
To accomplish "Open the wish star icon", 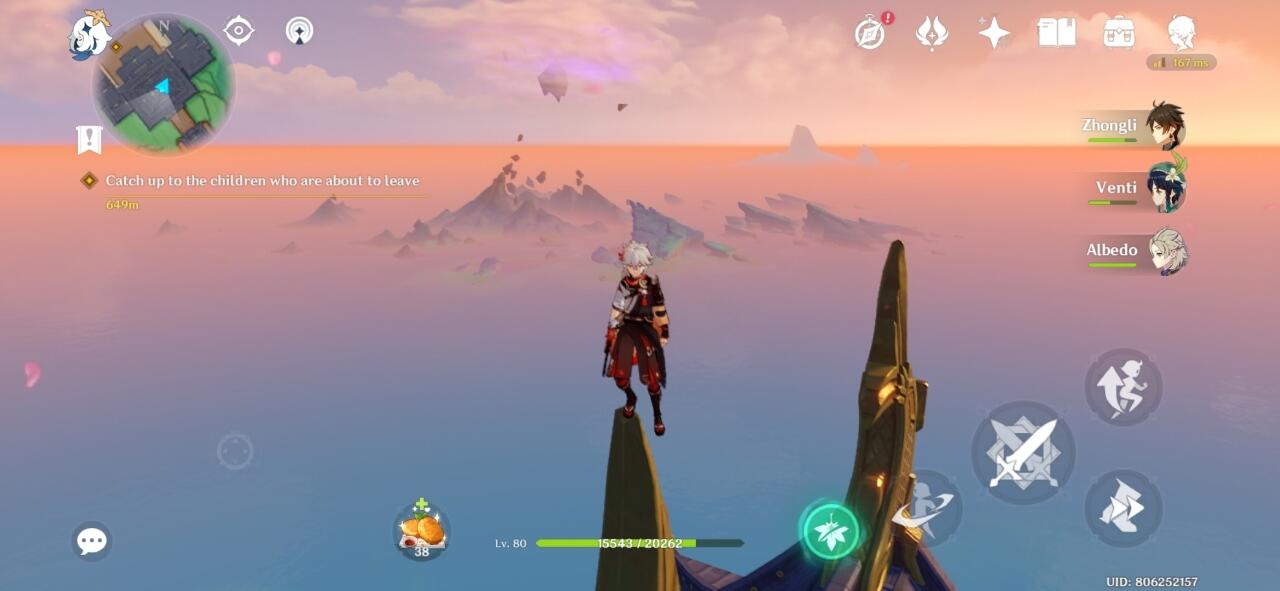I will [994, 33].
